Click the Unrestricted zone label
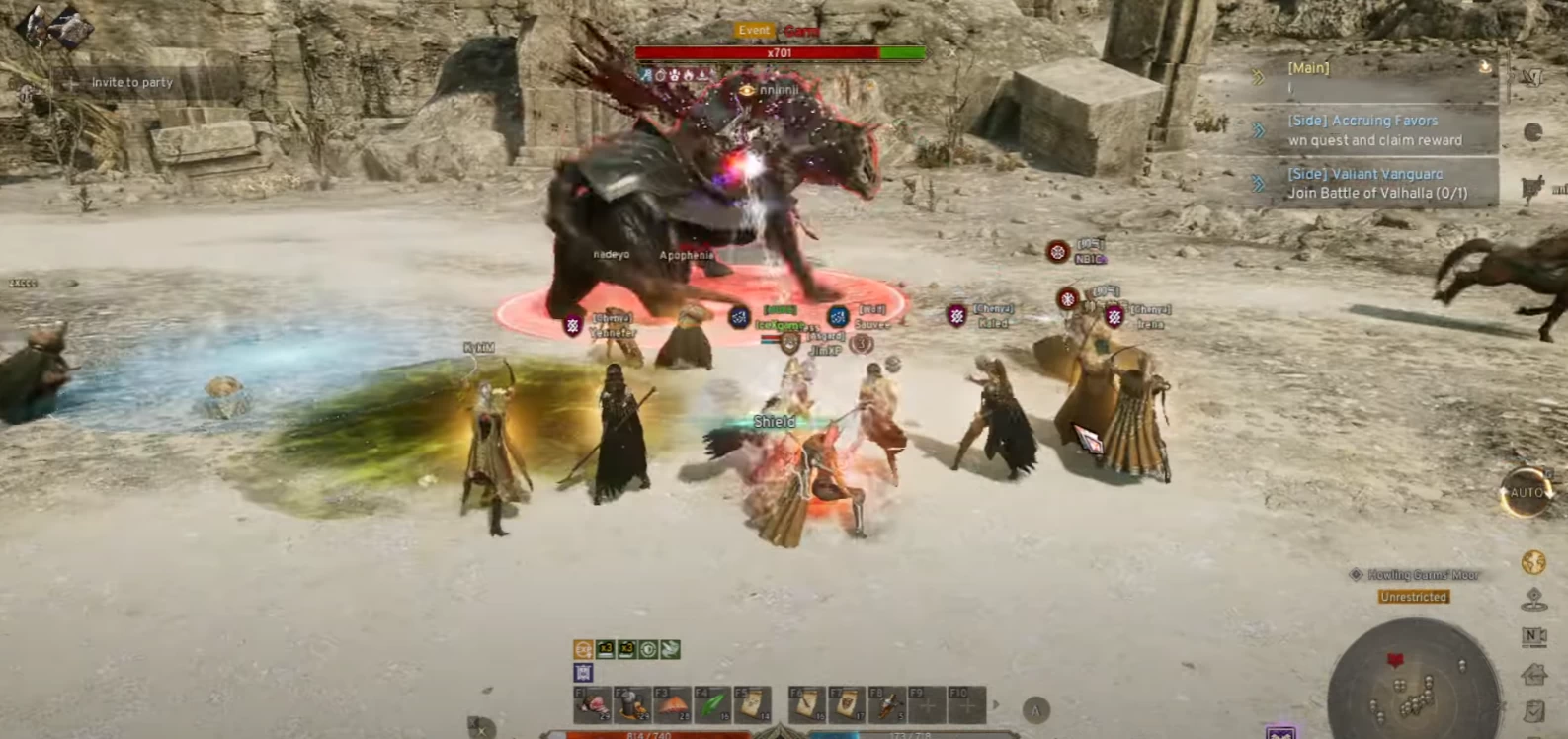This screenshot has width=1568, height=739. (x=1413, y=597)
